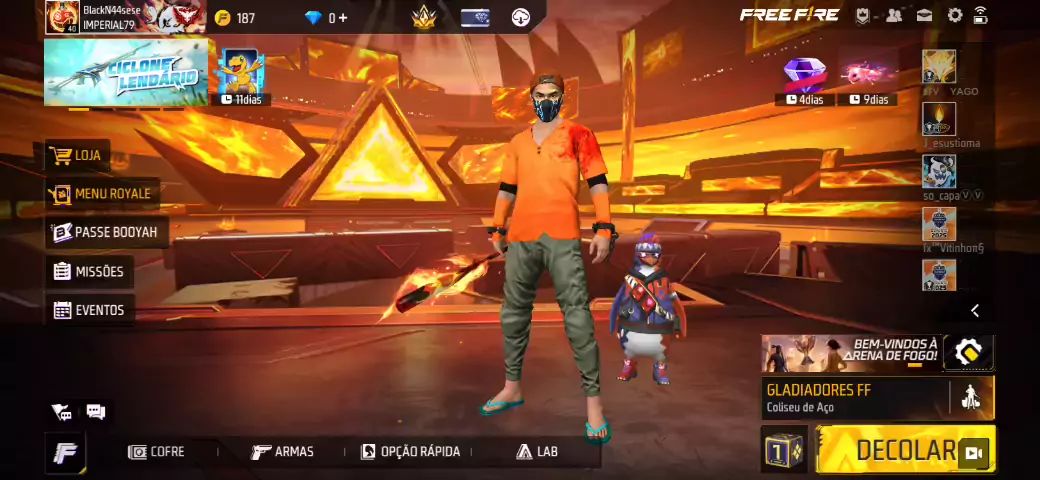Open OPÇÃO RÁPIDA quick options
Image resolution: width=1040 pixels, height=480 pixels.
pos(411,452)
